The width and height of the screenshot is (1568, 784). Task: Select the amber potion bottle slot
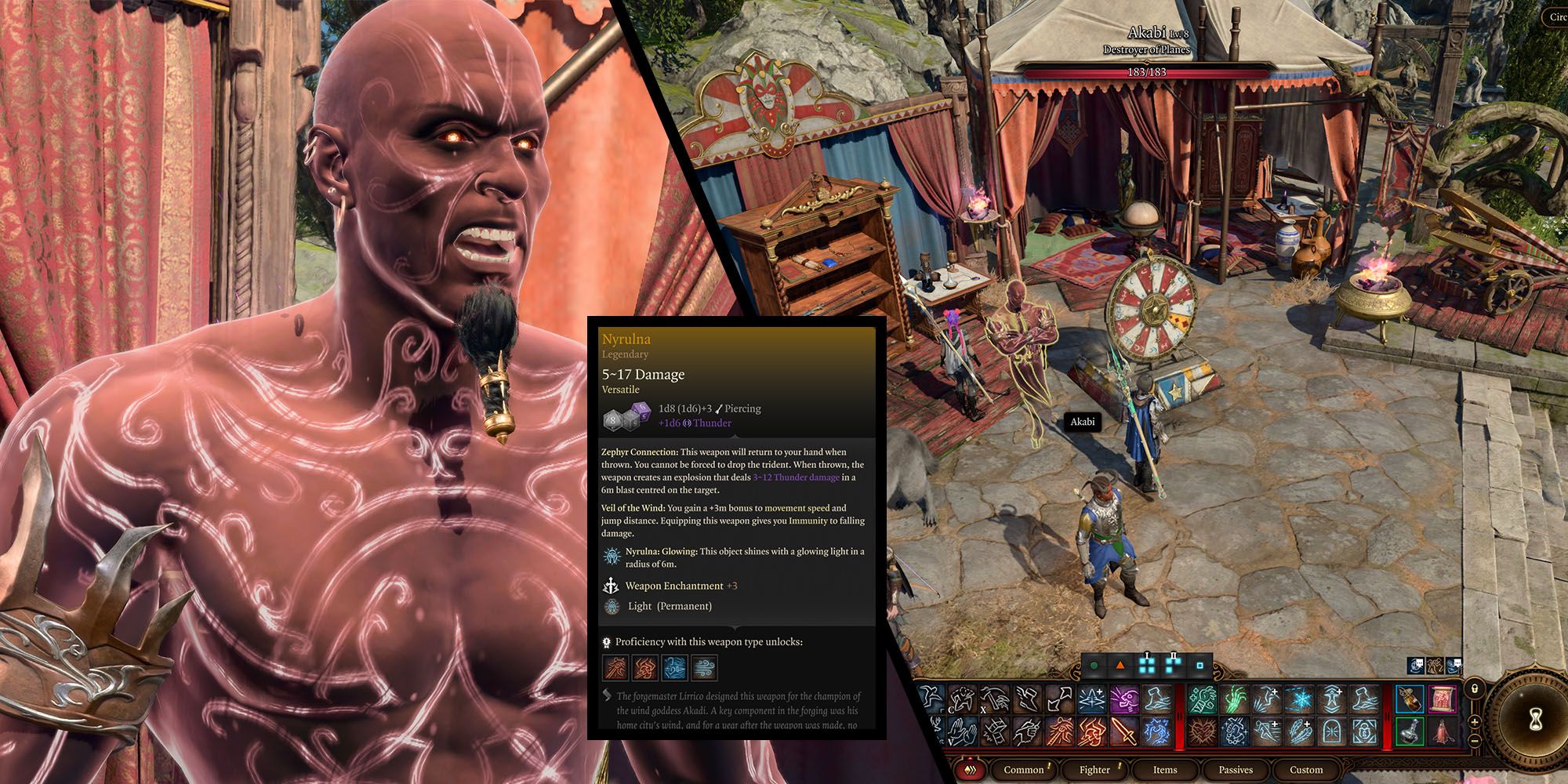tap(1410, 699)
